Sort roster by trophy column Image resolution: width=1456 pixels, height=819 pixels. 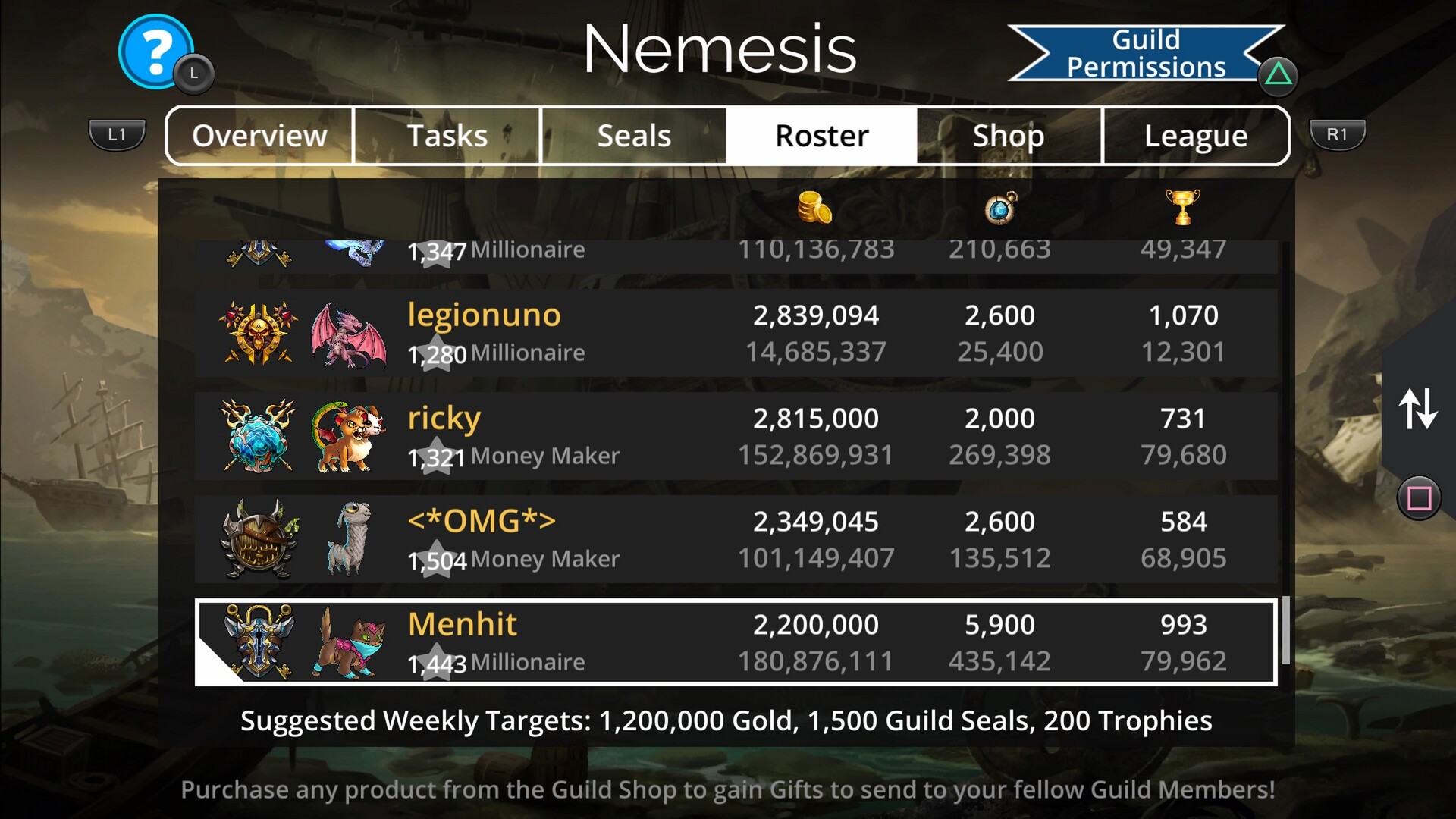click(x=1183, y=208)
